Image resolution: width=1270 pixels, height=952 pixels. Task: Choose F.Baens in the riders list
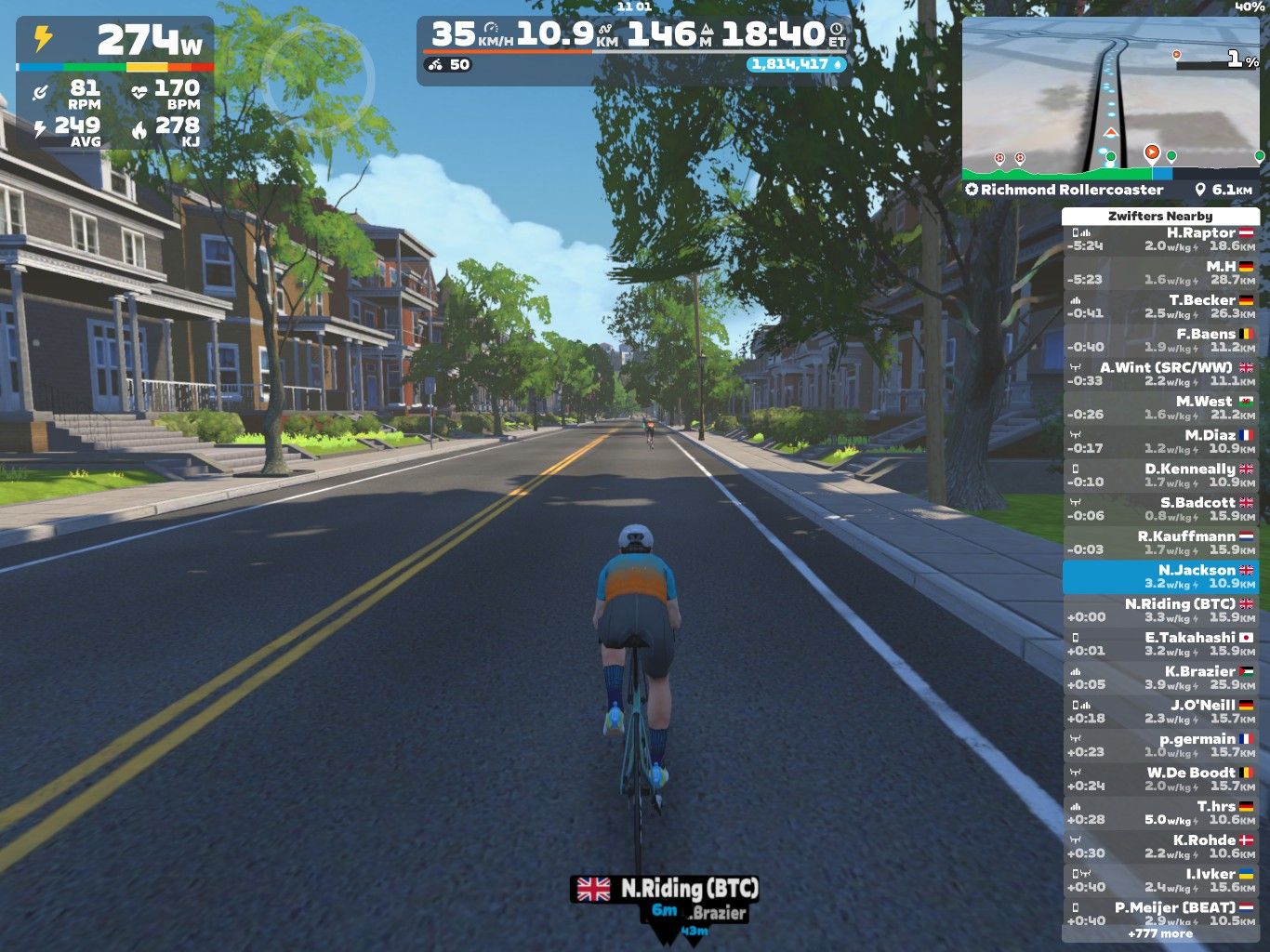pyautogui.click(x=1160, y=340)
